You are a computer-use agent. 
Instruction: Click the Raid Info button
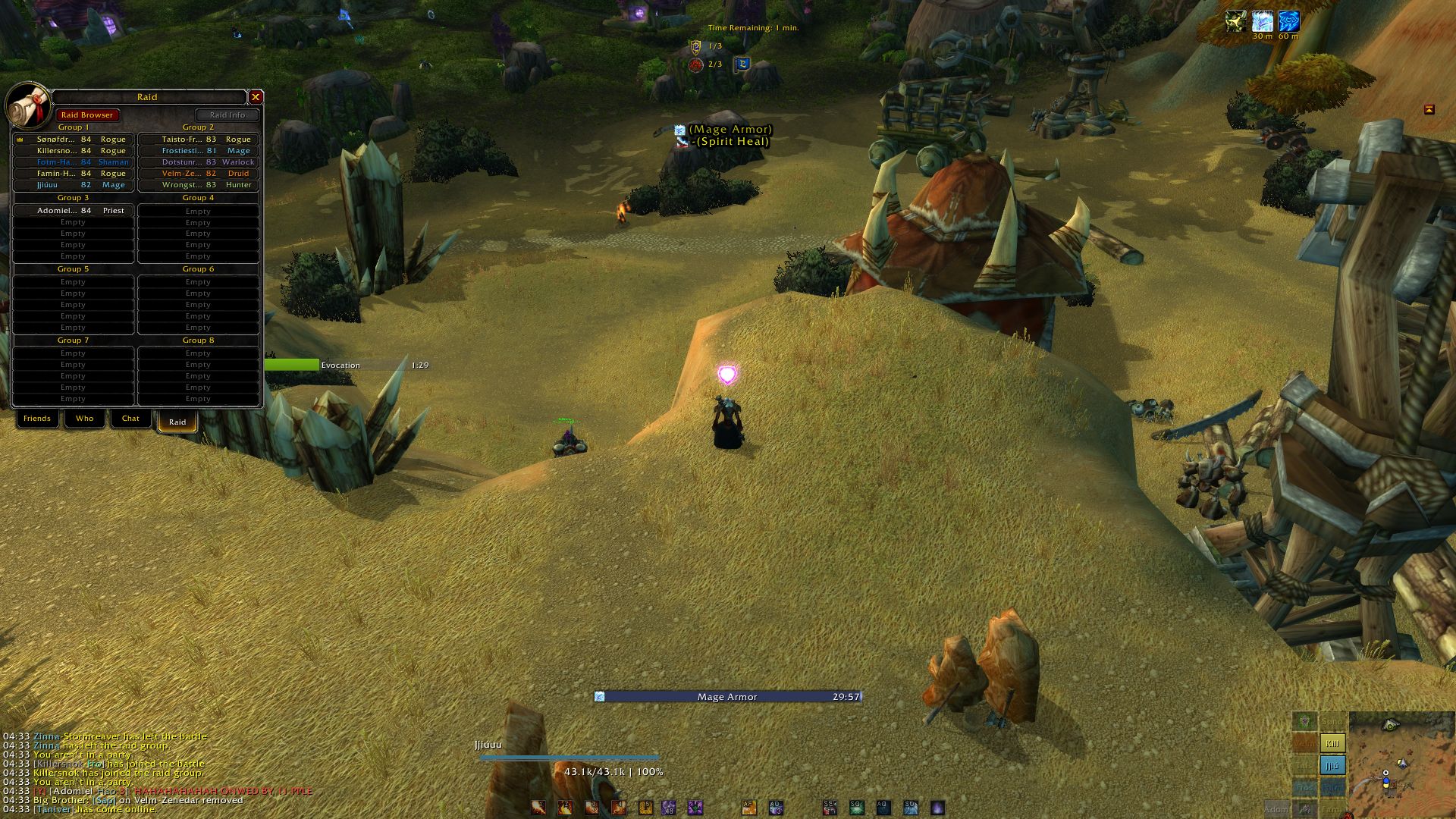(x=227, y=115)
